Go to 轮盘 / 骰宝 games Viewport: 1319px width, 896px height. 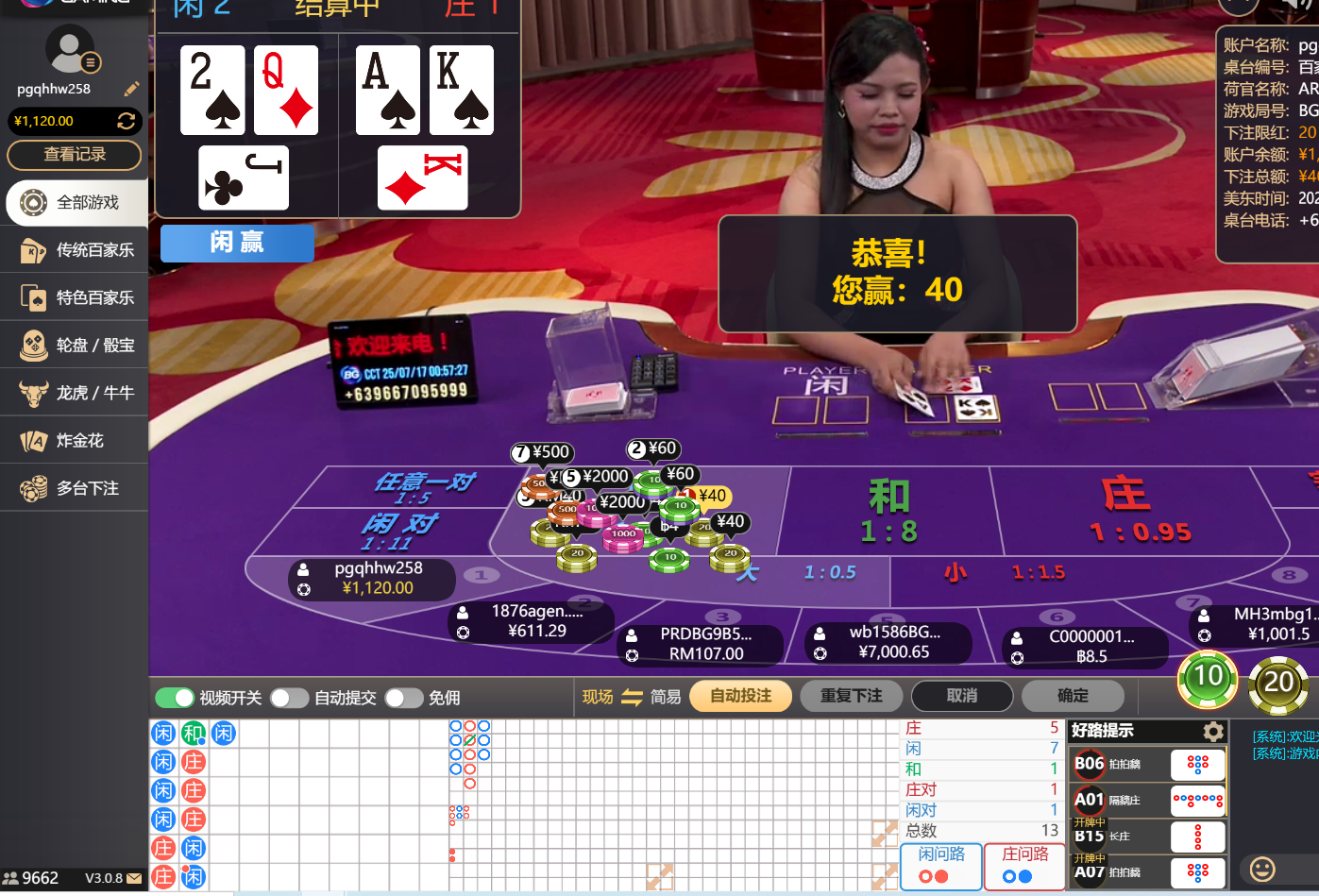click(76, 346)
